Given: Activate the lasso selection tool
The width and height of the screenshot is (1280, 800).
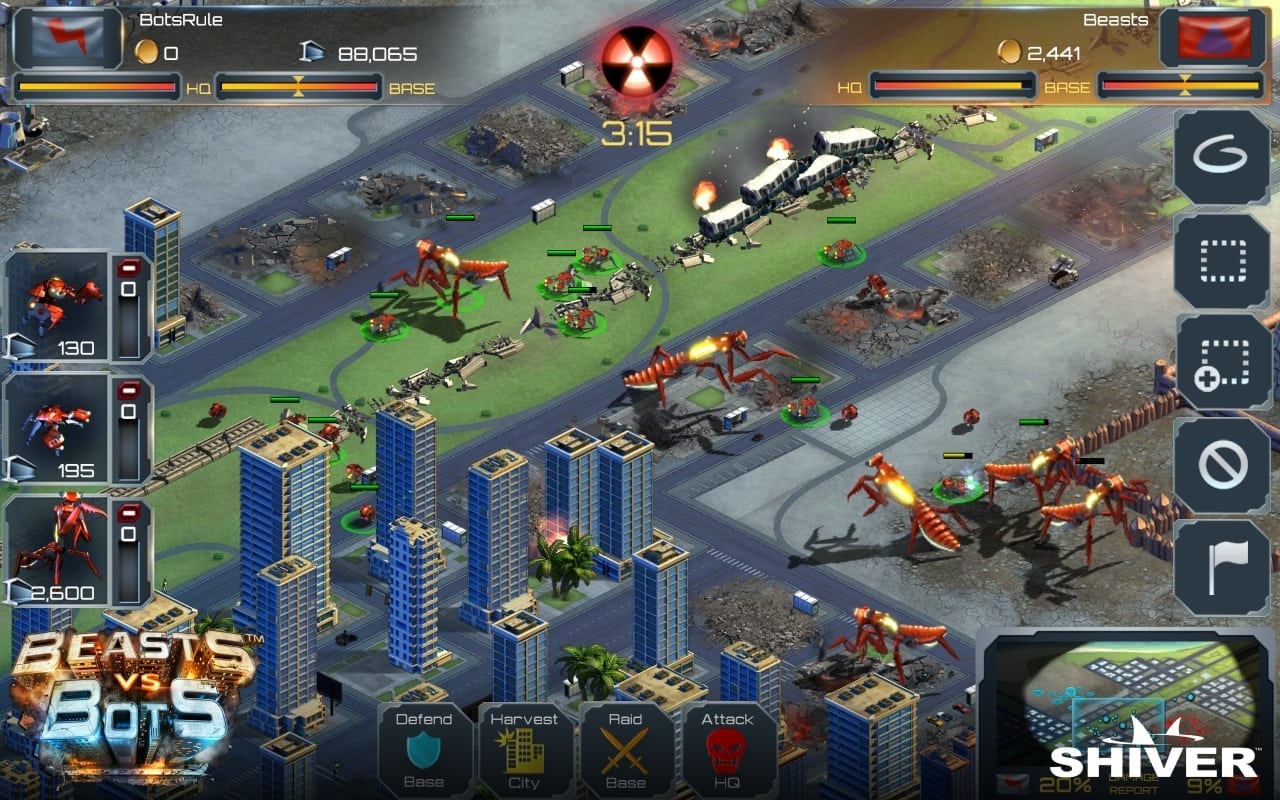Looking at the screenshot, I should pos(1221,157).
